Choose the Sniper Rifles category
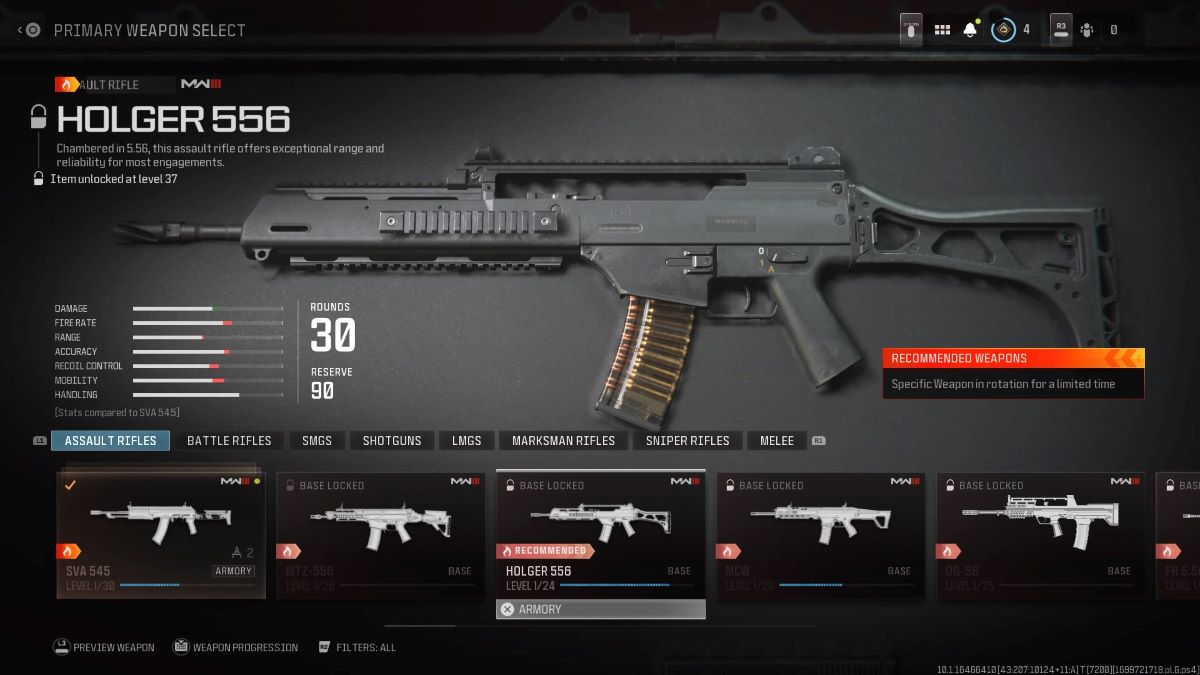1200x675 pixels. pos(687,440)
